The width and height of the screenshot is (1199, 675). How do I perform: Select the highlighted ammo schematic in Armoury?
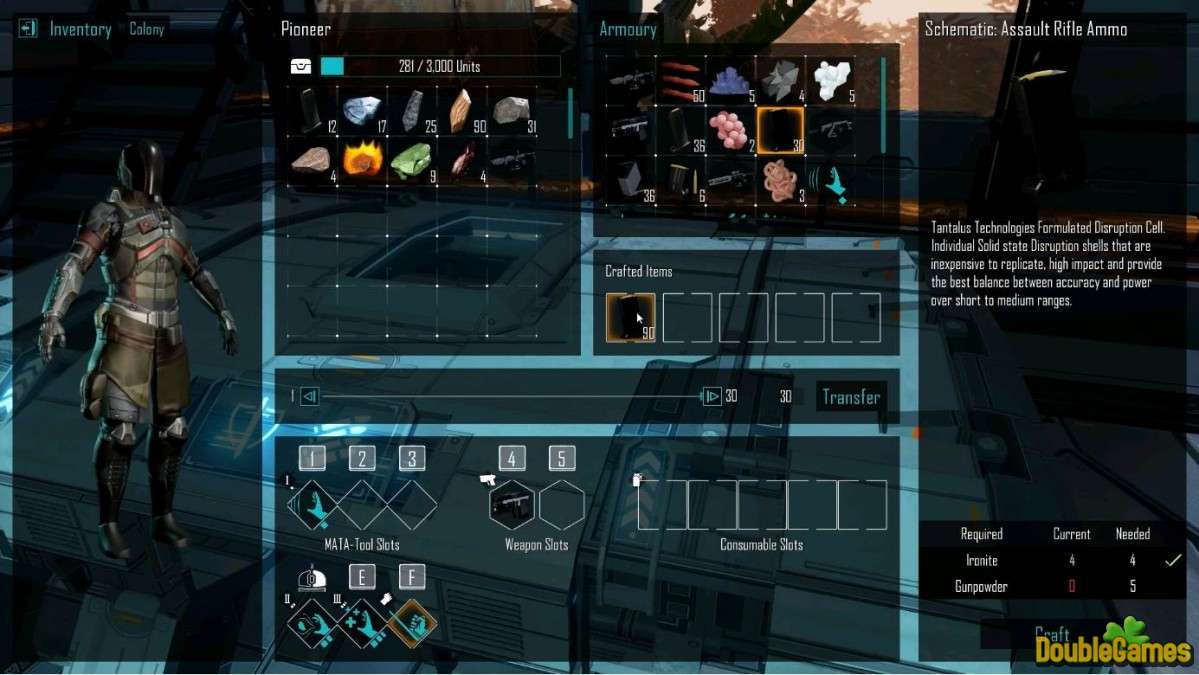(x=781, y=129)
